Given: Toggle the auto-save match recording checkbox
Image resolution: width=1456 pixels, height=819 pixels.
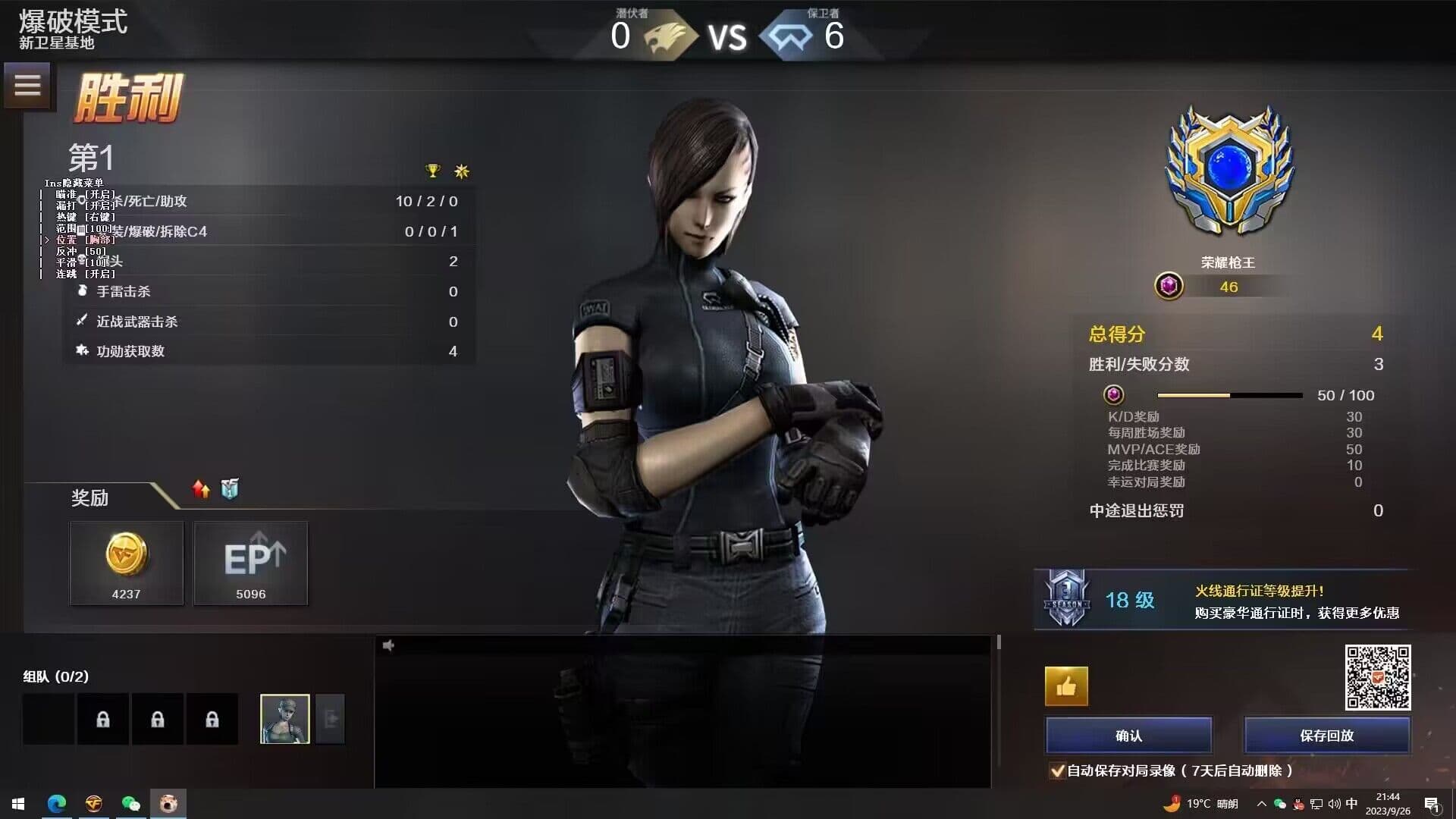Looking at the screenshot, I should 1056,770.
